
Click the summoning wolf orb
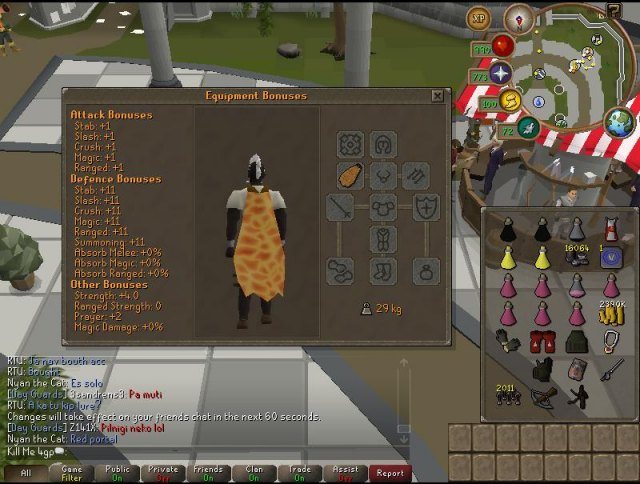(x=529, y=126)
